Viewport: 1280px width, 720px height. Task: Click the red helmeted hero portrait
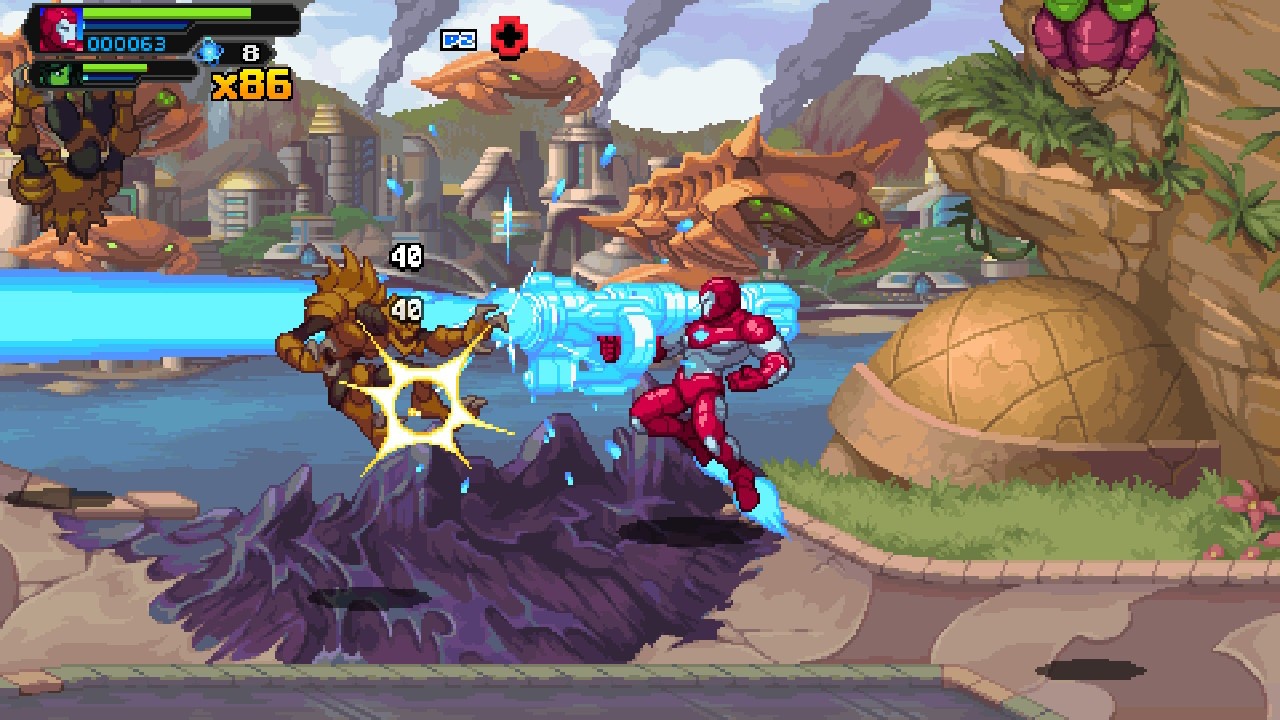[60, 27]
